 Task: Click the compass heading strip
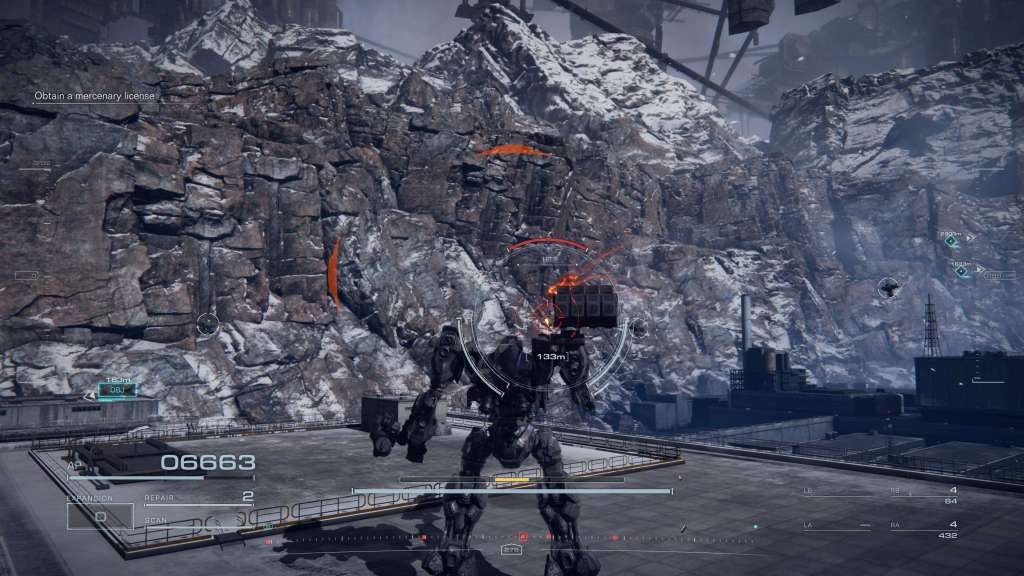[x=512, y=538]
